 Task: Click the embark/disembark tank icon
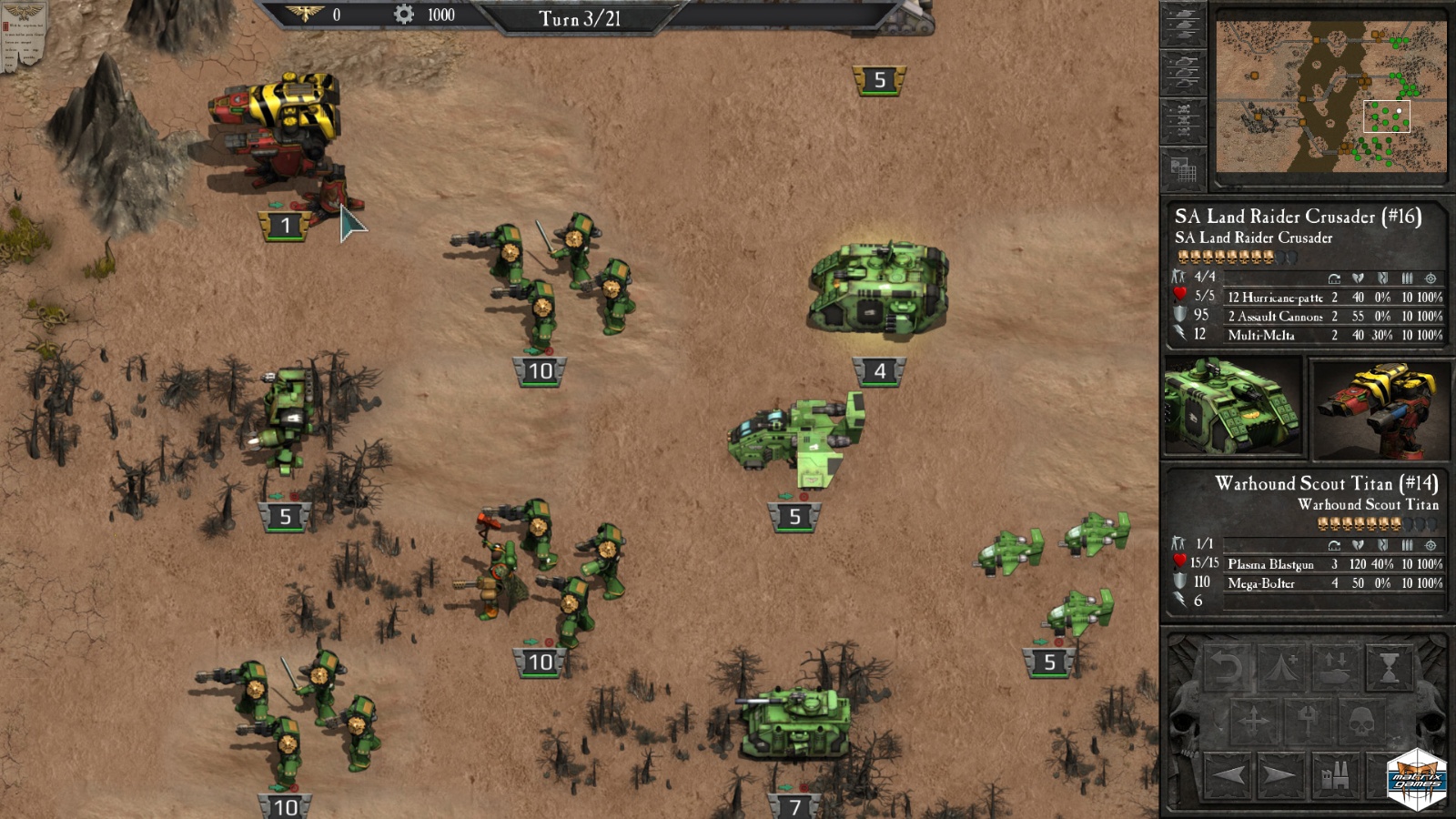[x=1335, y=667]
